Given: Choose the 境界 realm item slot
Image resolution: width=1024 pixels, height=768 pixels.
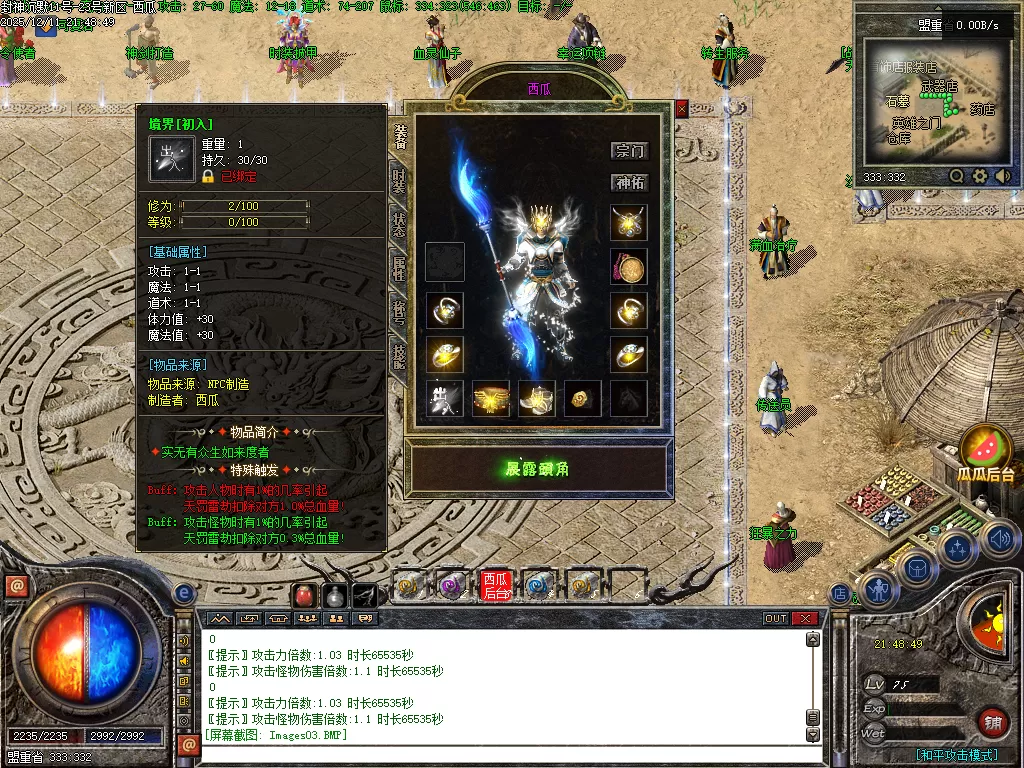Looking at the screenshot, I should (x=444, y=398).
